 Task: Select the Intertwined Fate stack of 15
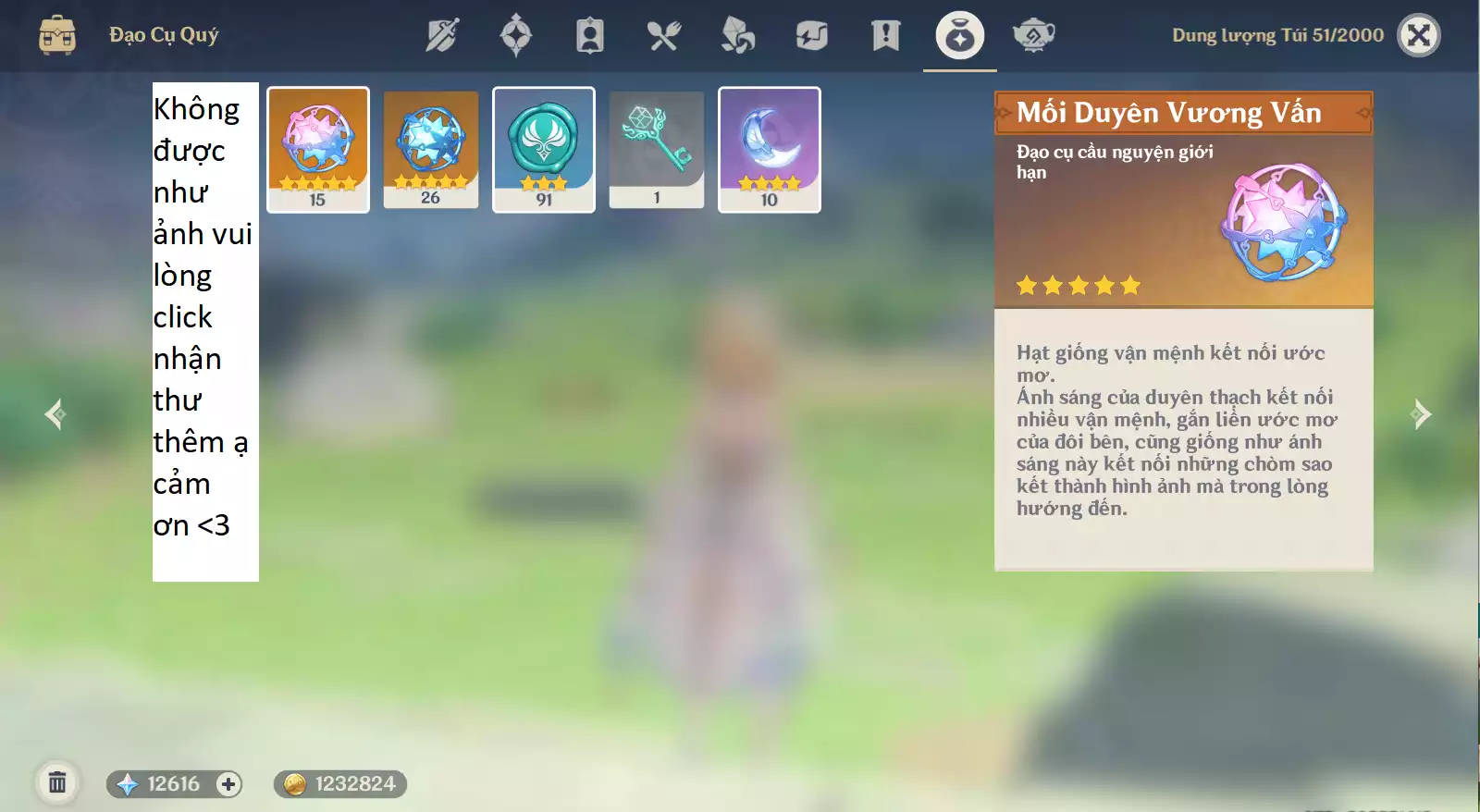click(x=317, y=148)
